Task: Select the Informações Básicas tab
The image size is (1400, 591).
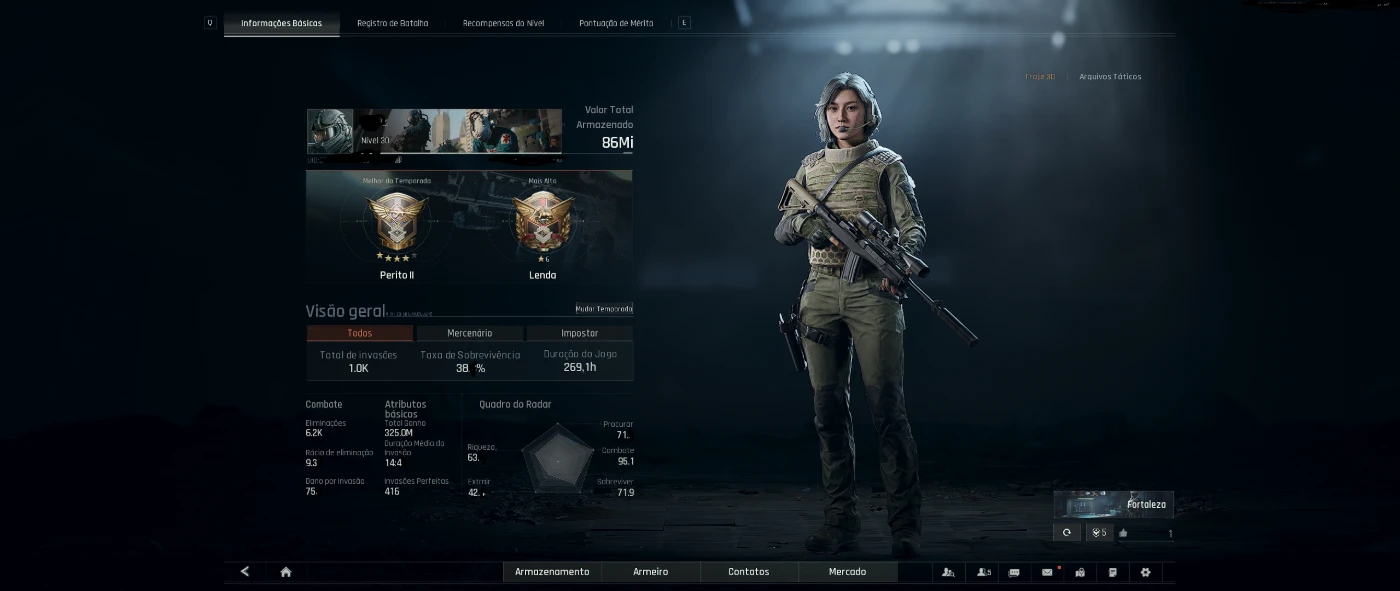Action: pyautogui.click(x=281, y=23)
